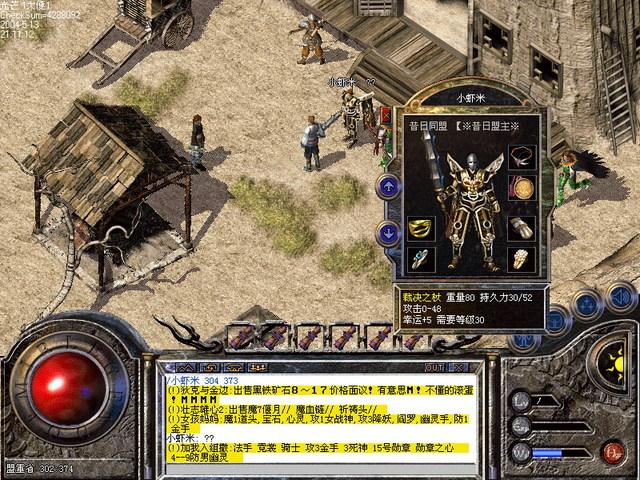
Task: Select the golden bracelet slot
Action: point(420,229)
